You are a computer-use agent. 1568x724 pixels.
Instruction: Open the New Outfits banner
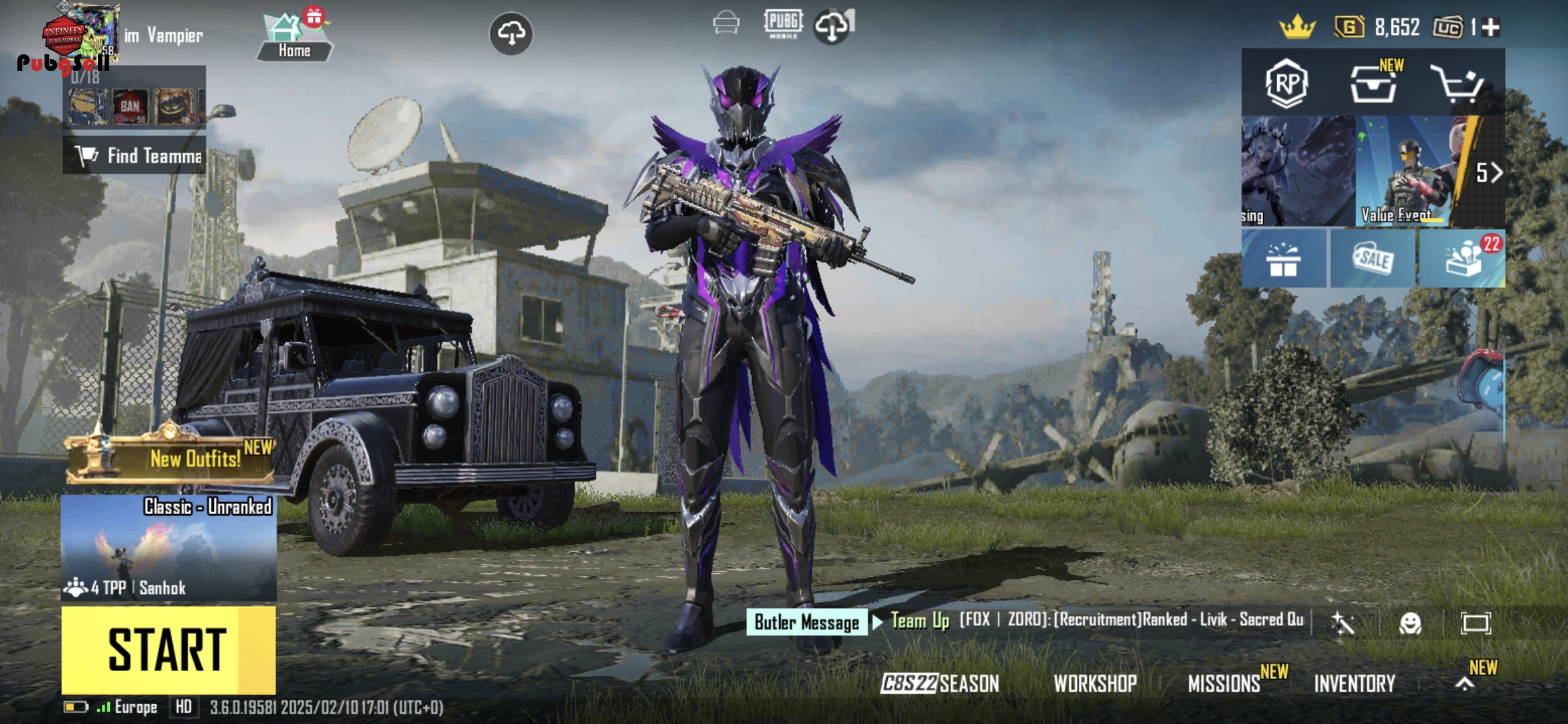click(171, 459)
